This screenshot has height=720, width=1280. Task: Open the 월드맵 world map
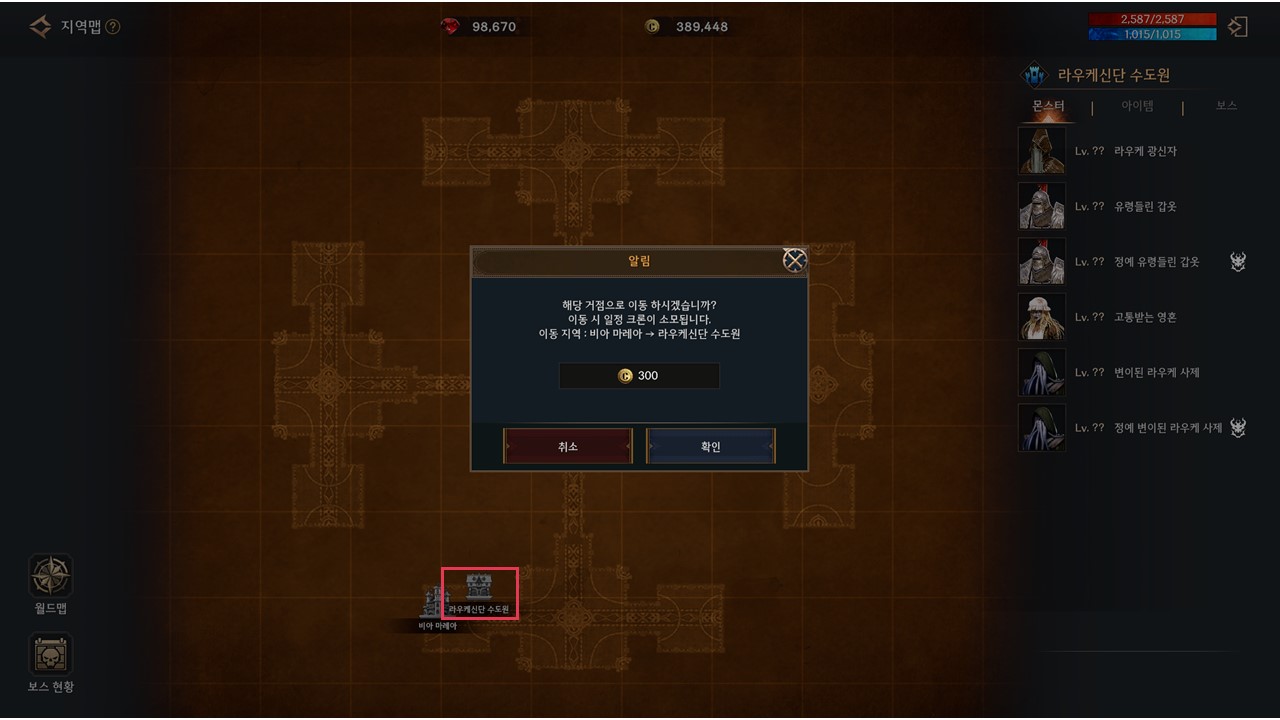[50, 584]
